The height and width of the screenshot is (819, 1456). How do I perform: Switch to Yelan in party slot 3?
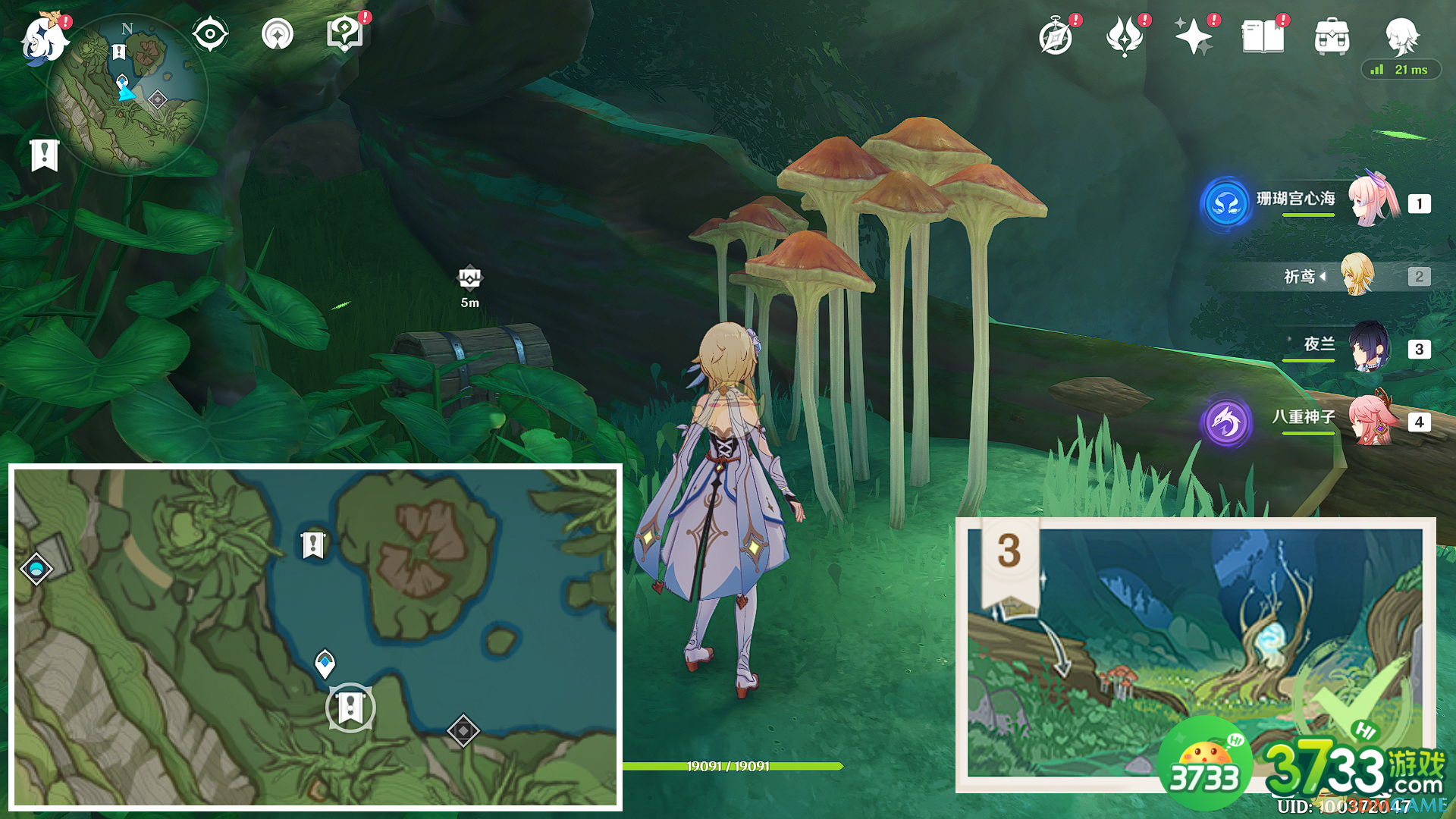coord(1369,348)
